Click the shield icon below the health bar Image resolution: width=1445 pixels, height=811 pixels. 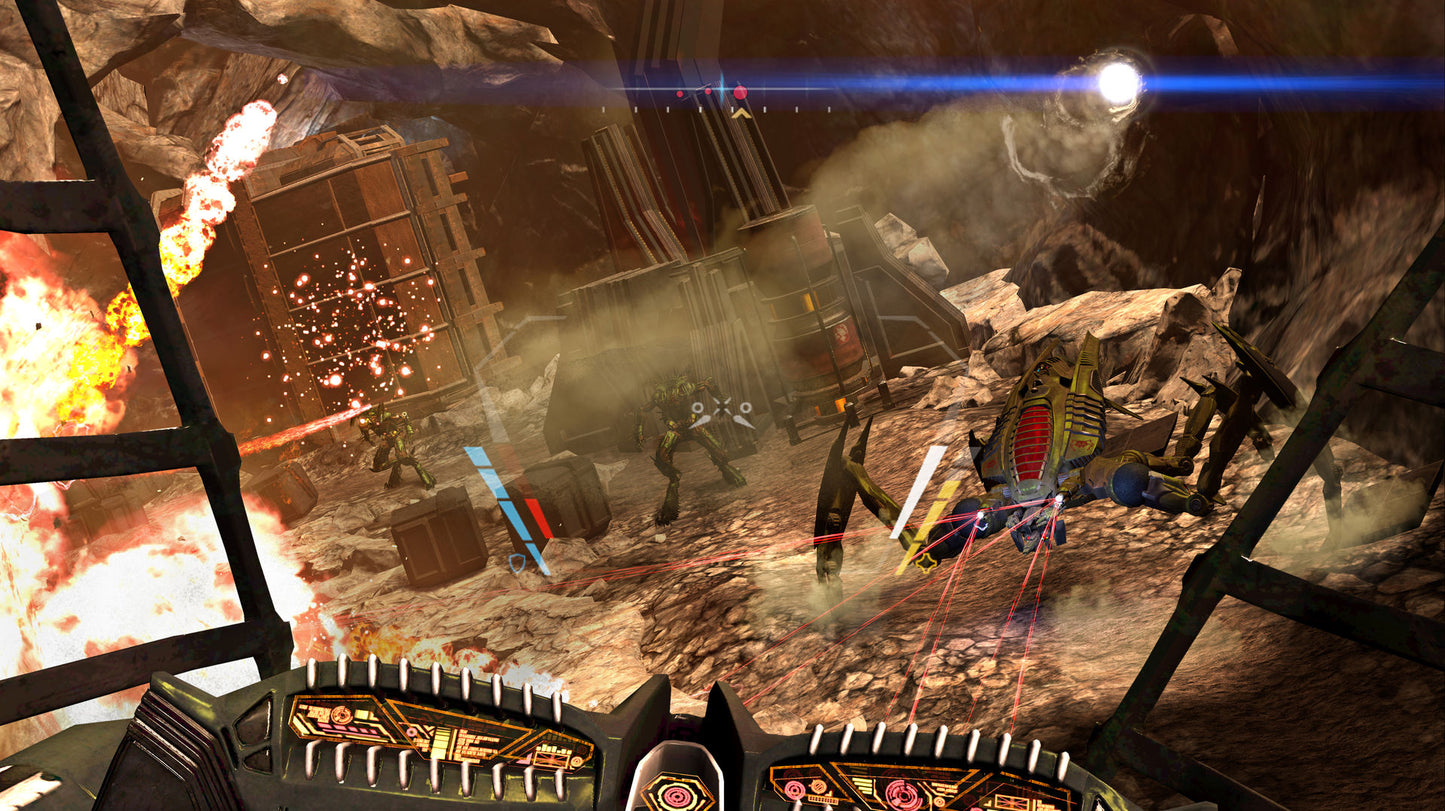click(x=517, y=563)
